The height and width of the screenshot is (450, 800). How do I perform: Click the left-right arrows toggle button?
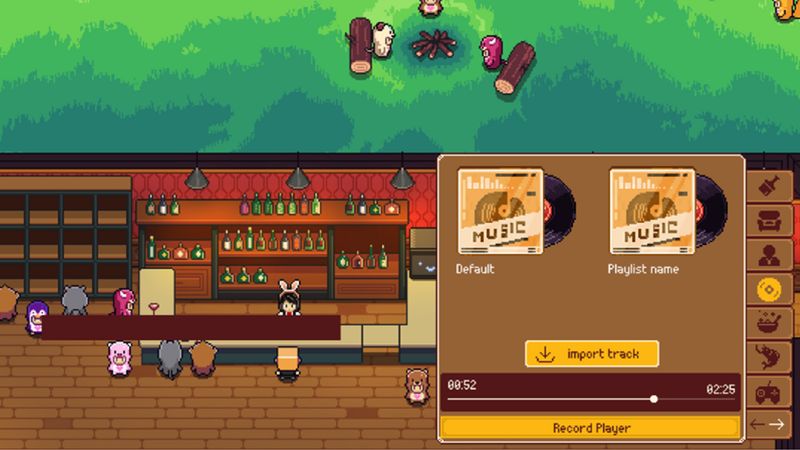point(771,424)
